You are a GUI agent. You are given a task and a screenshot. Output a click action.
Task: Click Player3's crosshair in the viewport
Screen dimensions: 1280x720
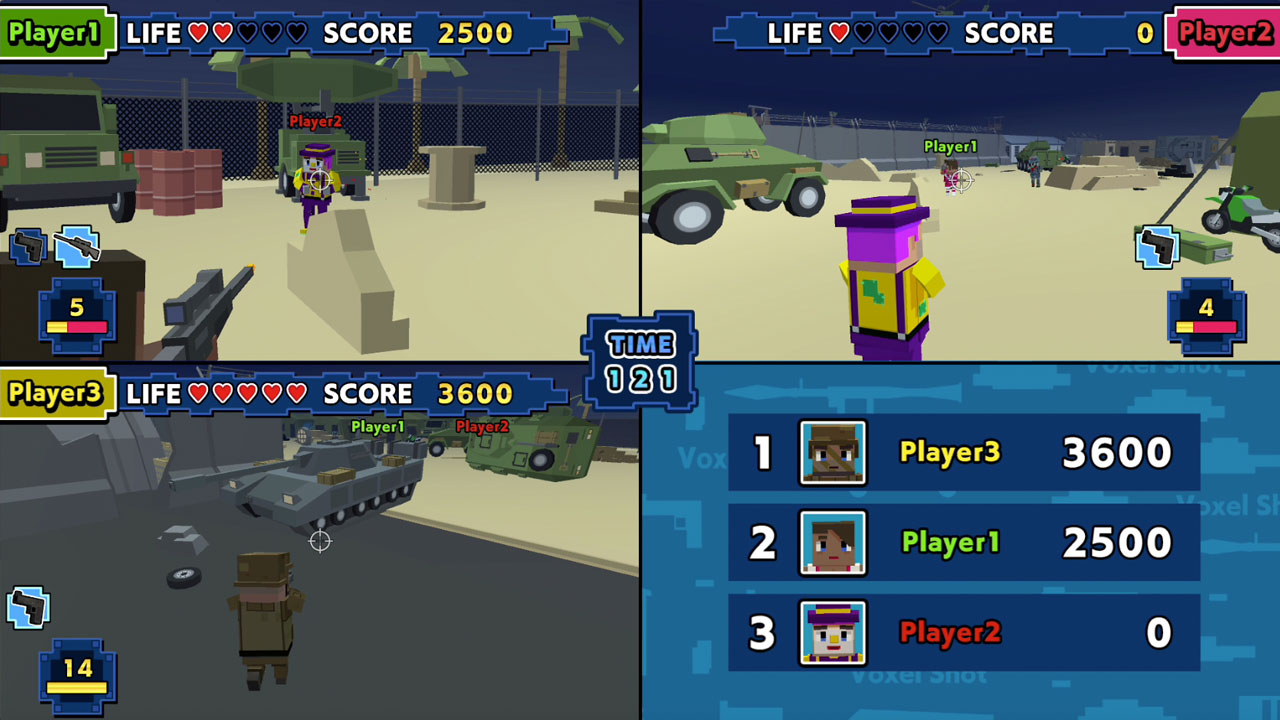319,541
